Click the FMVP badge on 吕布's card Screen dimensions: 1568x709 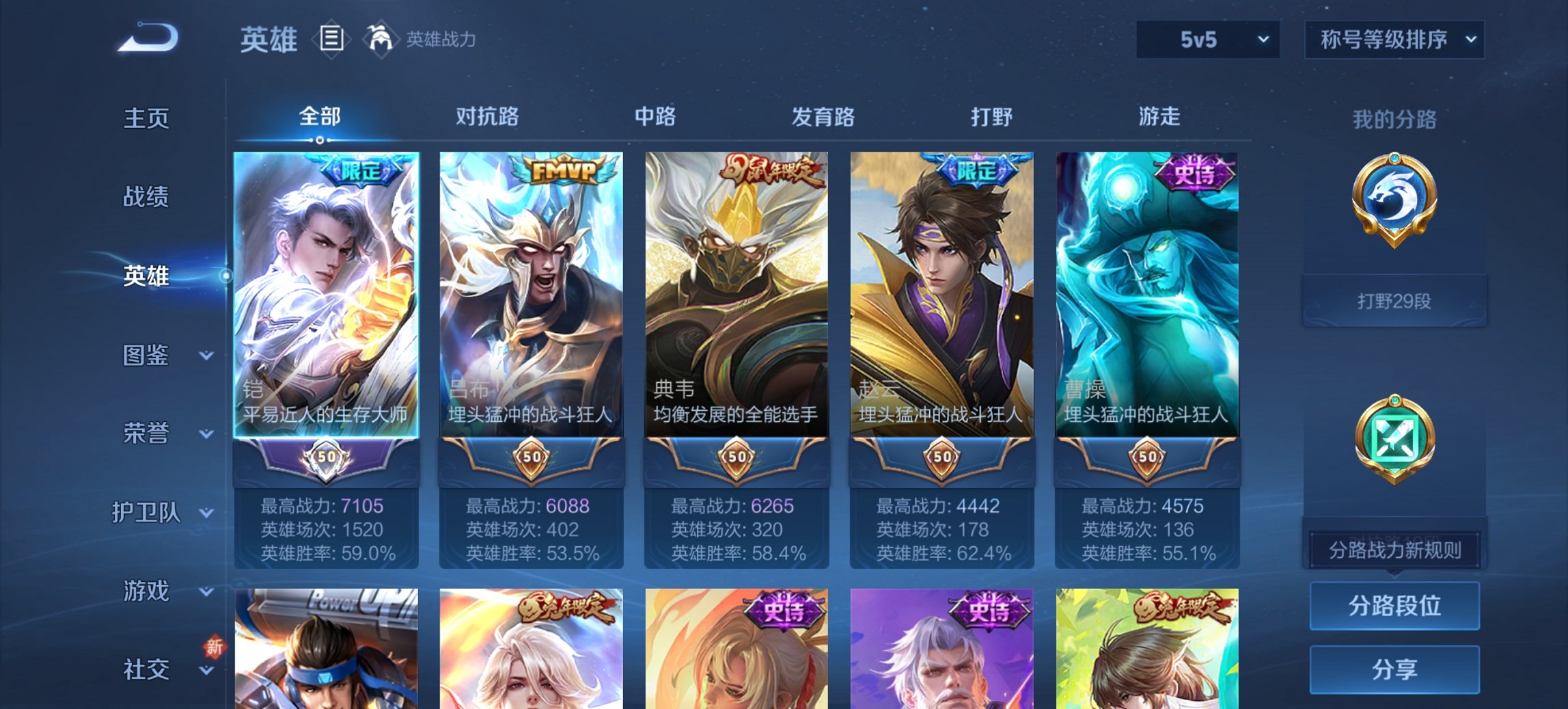pyautogui.click(x=563, y=169)
